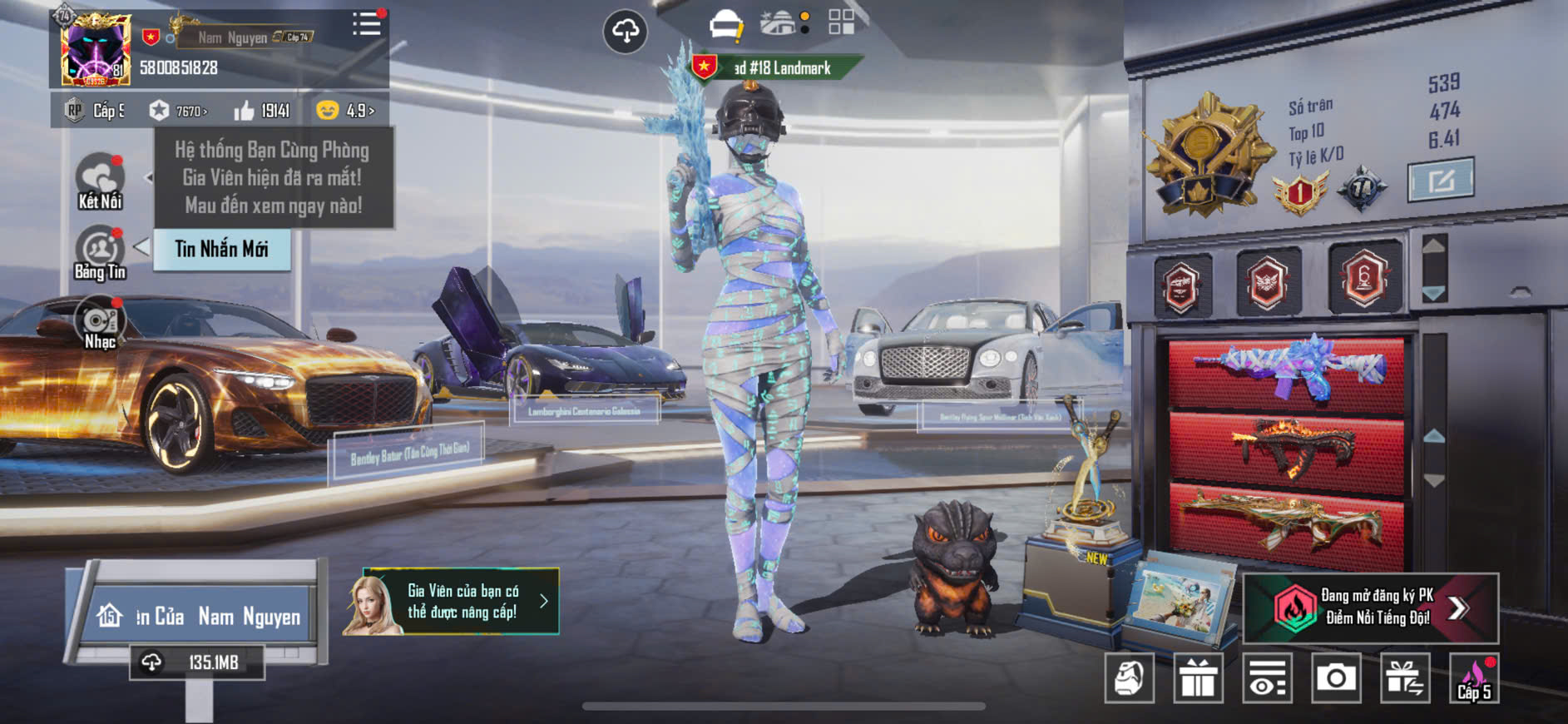Open the Gia Viên upgrade notification banner

coord(451,602)
